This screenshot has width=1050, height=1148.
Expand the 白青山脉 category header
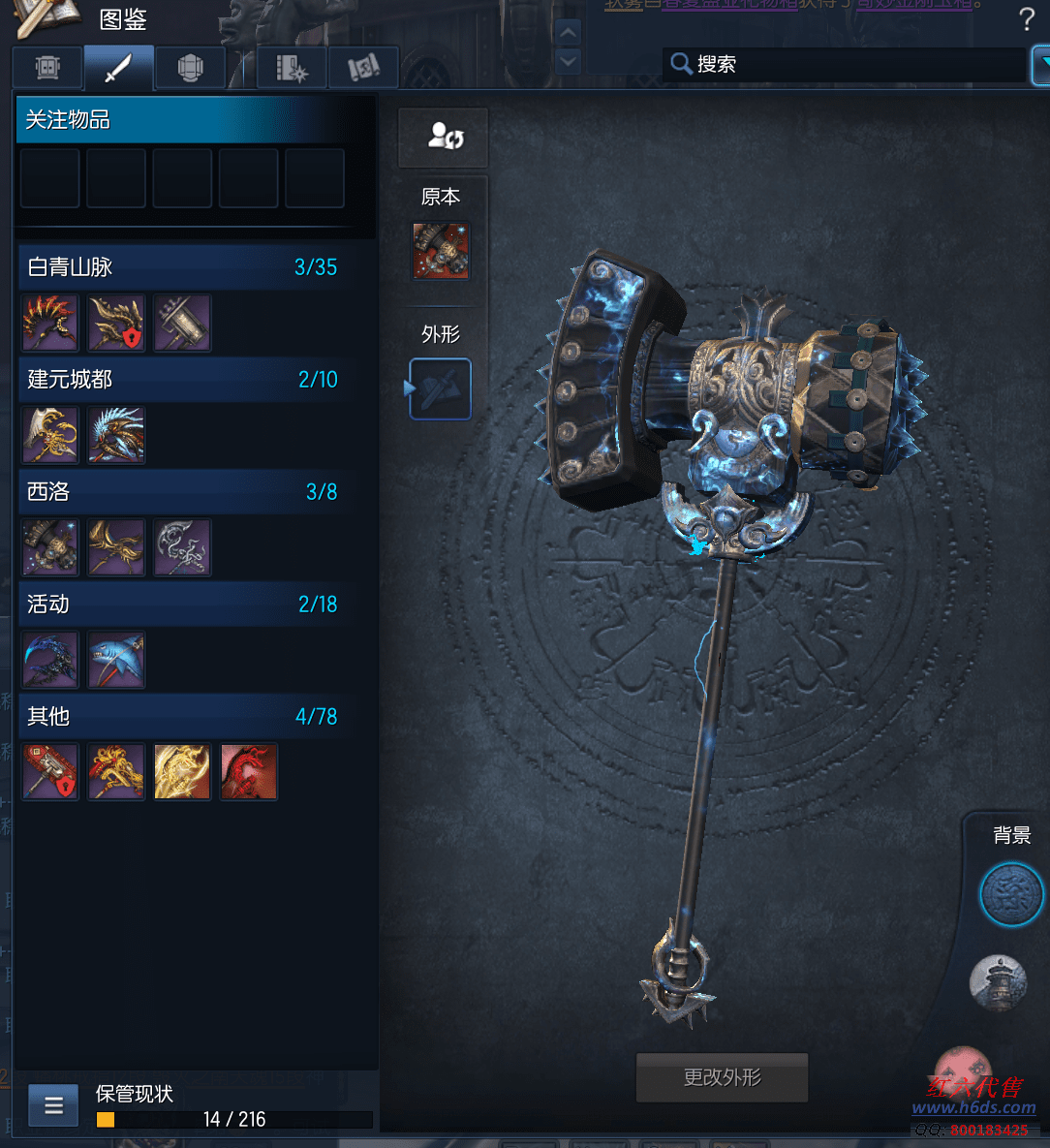(x=182, y=267)
